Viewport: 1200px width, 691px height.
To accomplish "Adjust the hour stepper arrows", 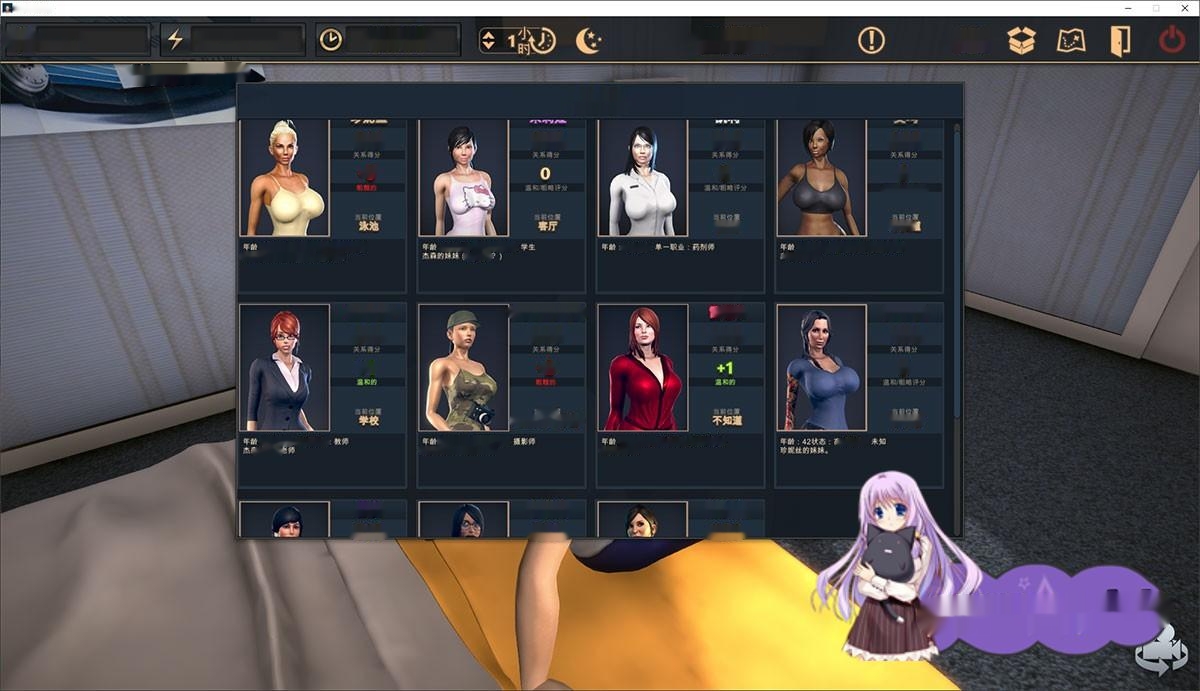I will point(488,40).
